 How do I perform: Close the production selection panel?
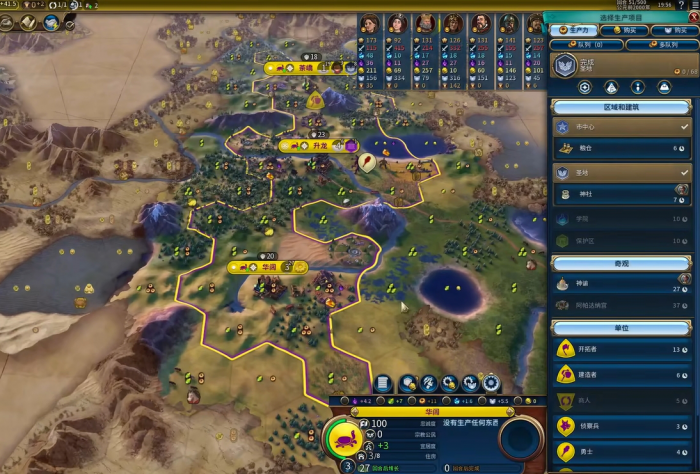coord(690,17)
